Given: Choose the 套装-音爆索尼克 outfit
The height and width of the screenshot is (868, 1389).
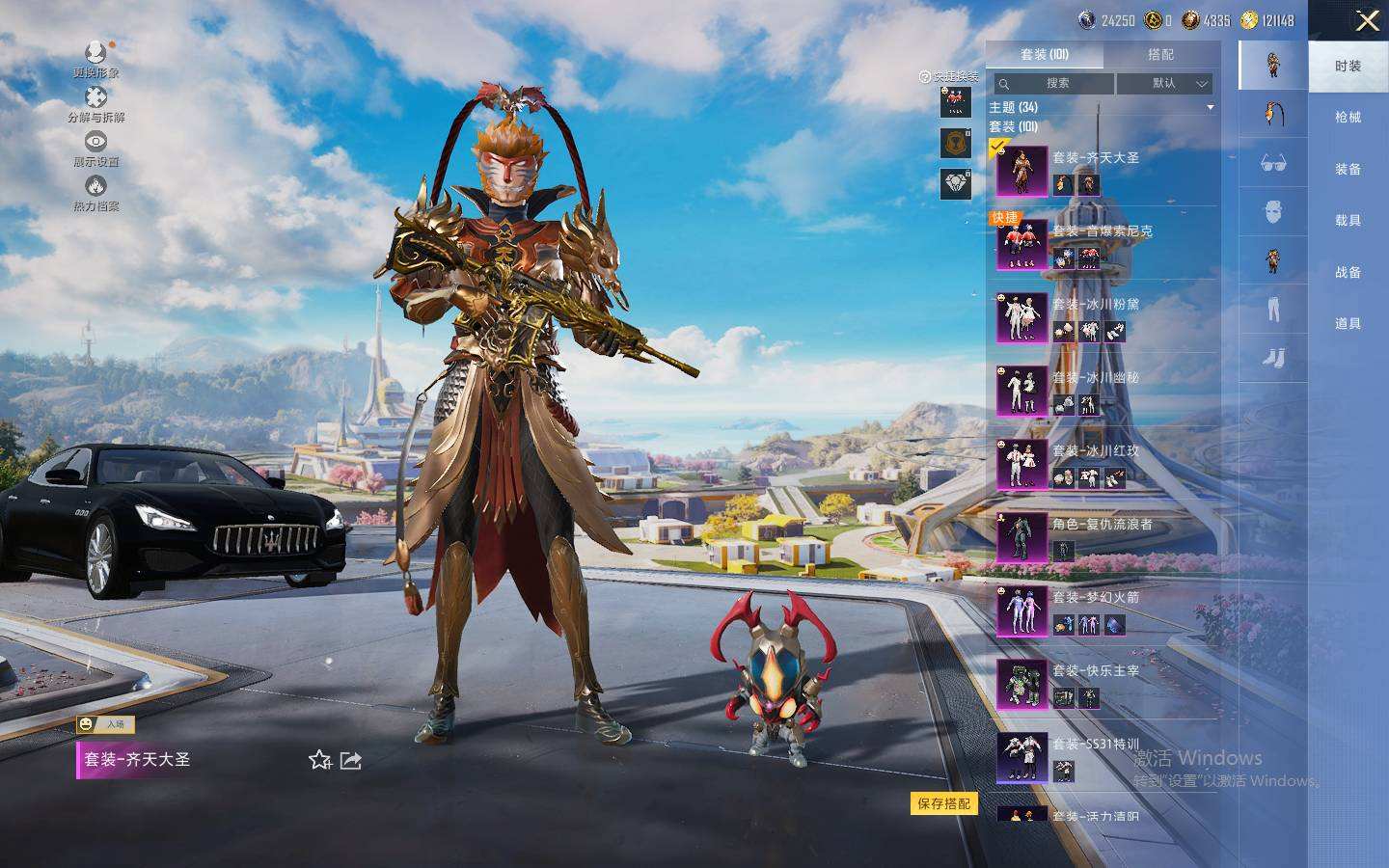Looking at the screenshot, I should click(x=1102, y=242).
